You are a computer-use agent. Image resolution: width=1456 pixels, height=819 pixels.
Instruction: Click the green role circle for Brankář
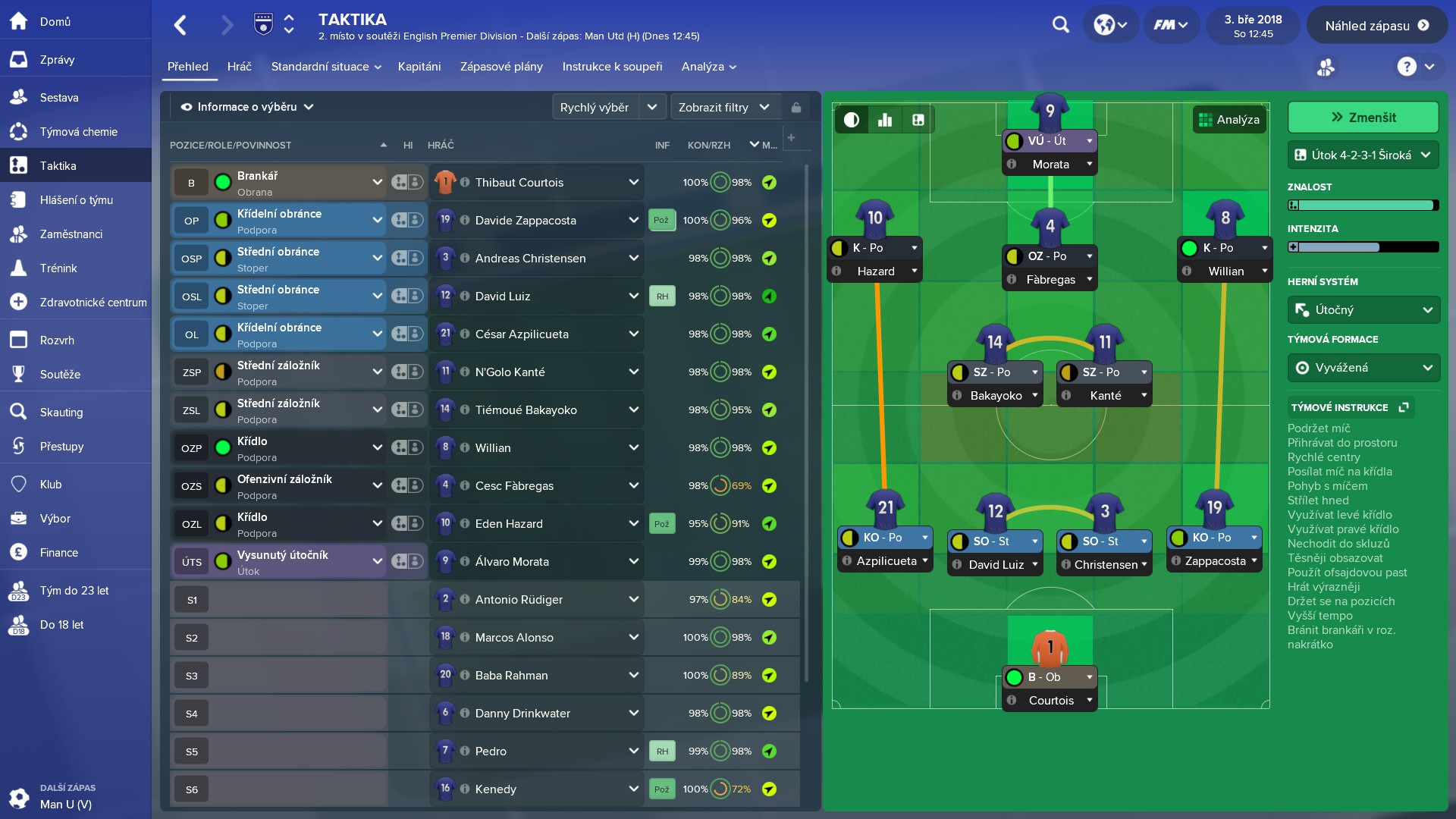pyautogui.click(x=222, y=182)
